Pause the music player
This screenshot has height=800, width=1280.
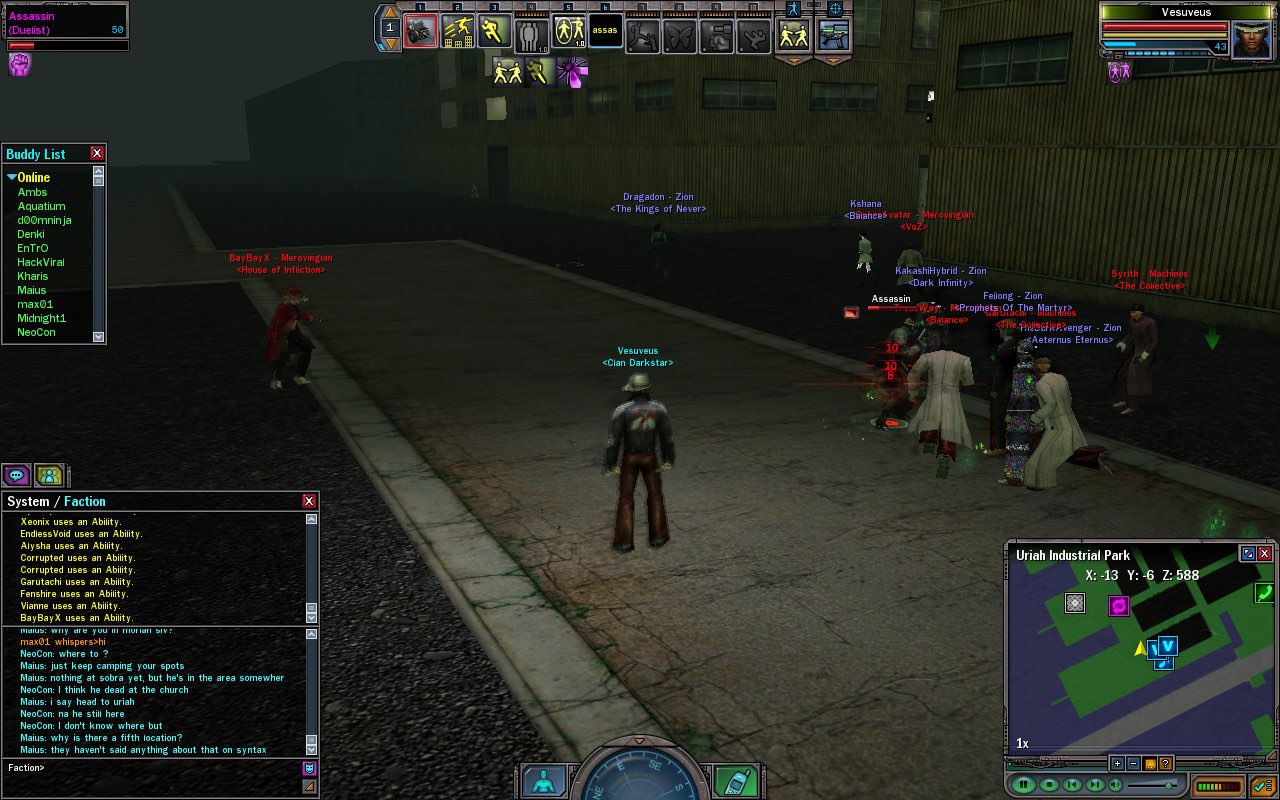click(1023, 785)
